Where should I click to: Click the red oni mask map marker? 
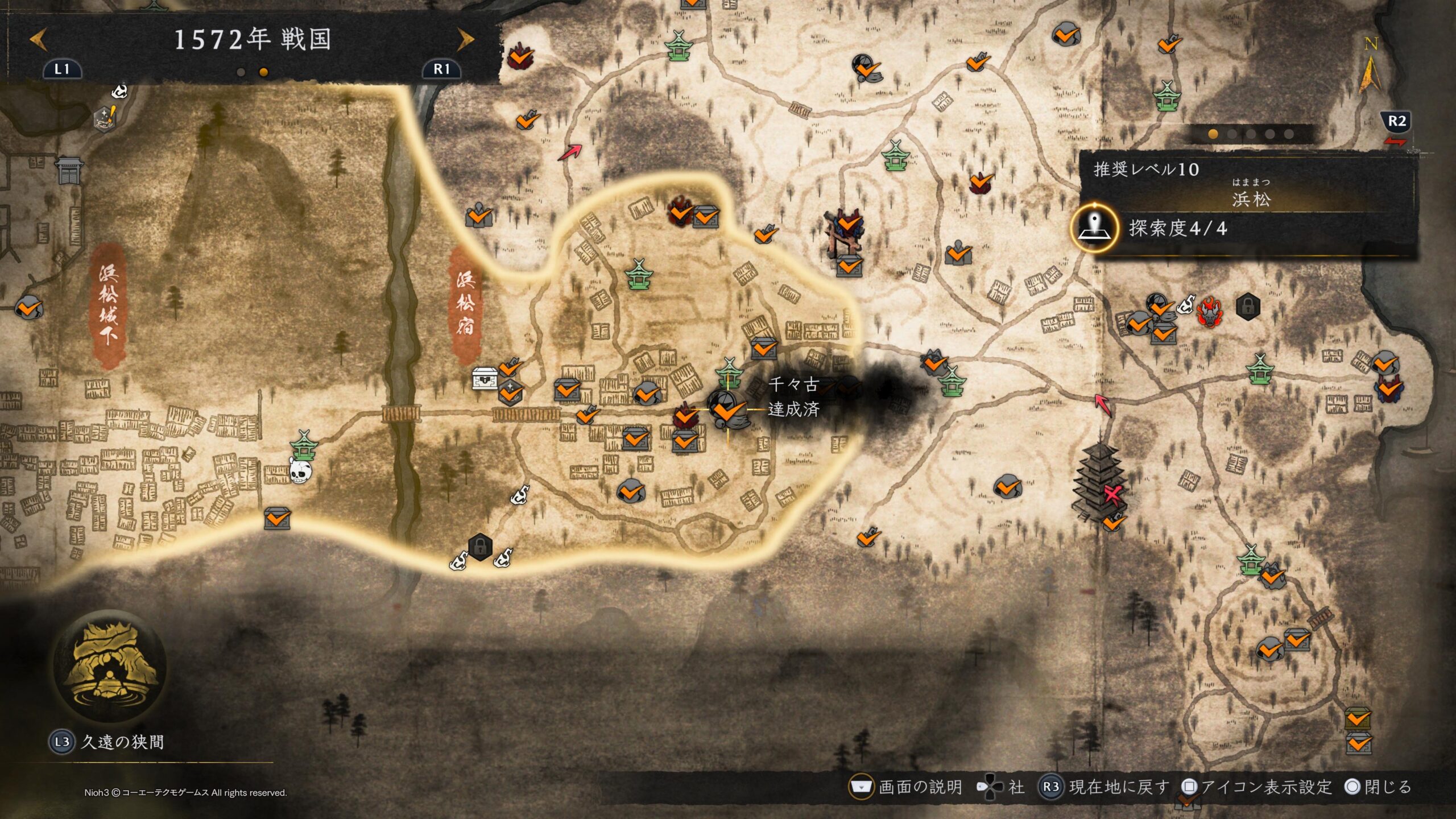coord(1207,312)
